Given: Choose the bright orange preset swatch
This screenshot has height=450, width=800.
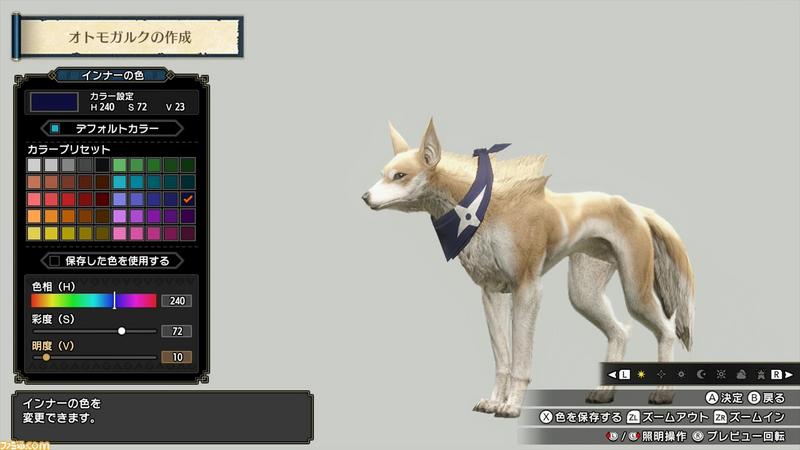Looking at the screenshot, I should (x=35, y=215).
